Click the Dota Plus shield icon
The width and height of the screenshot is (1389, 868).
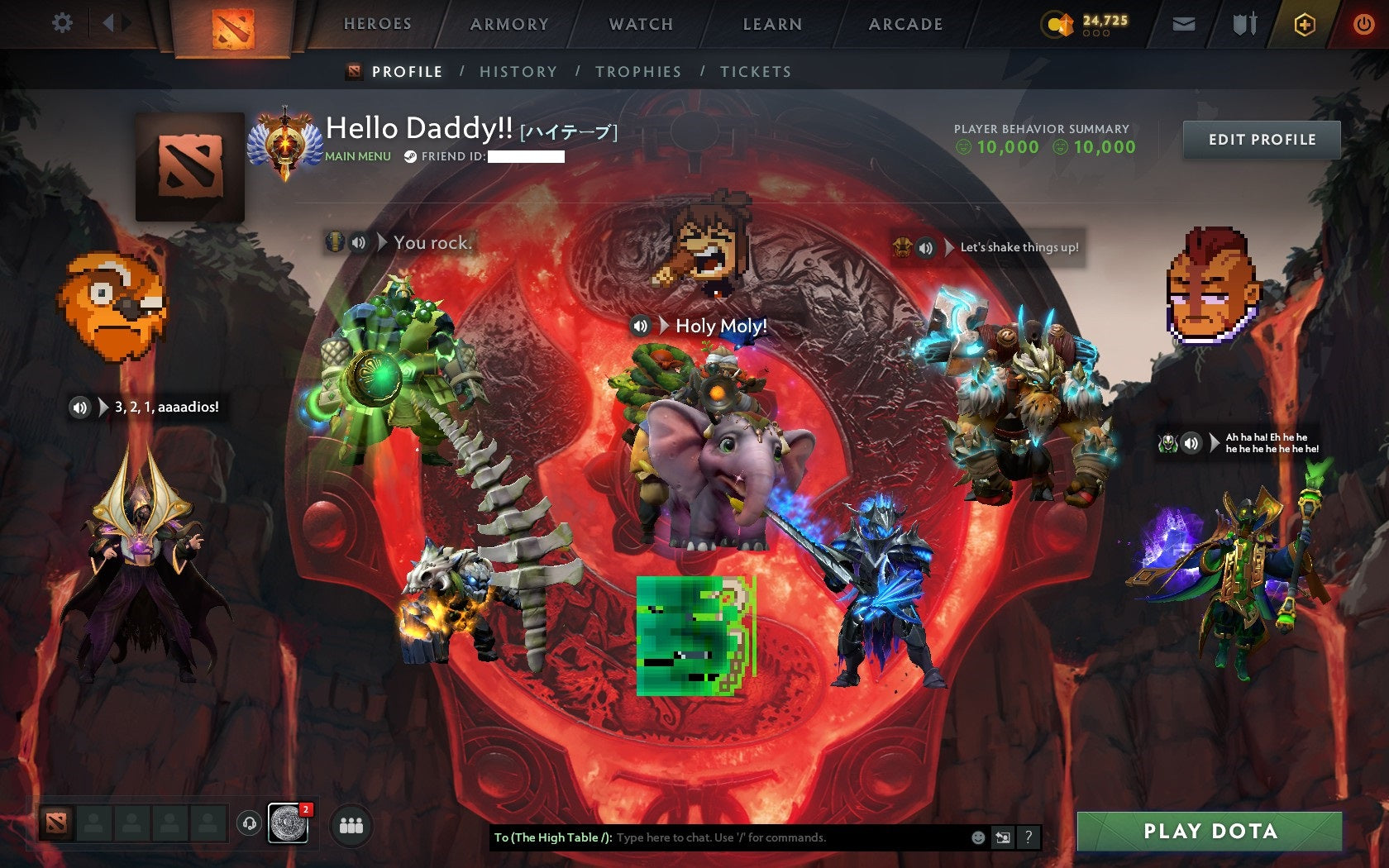point(1305,25)
